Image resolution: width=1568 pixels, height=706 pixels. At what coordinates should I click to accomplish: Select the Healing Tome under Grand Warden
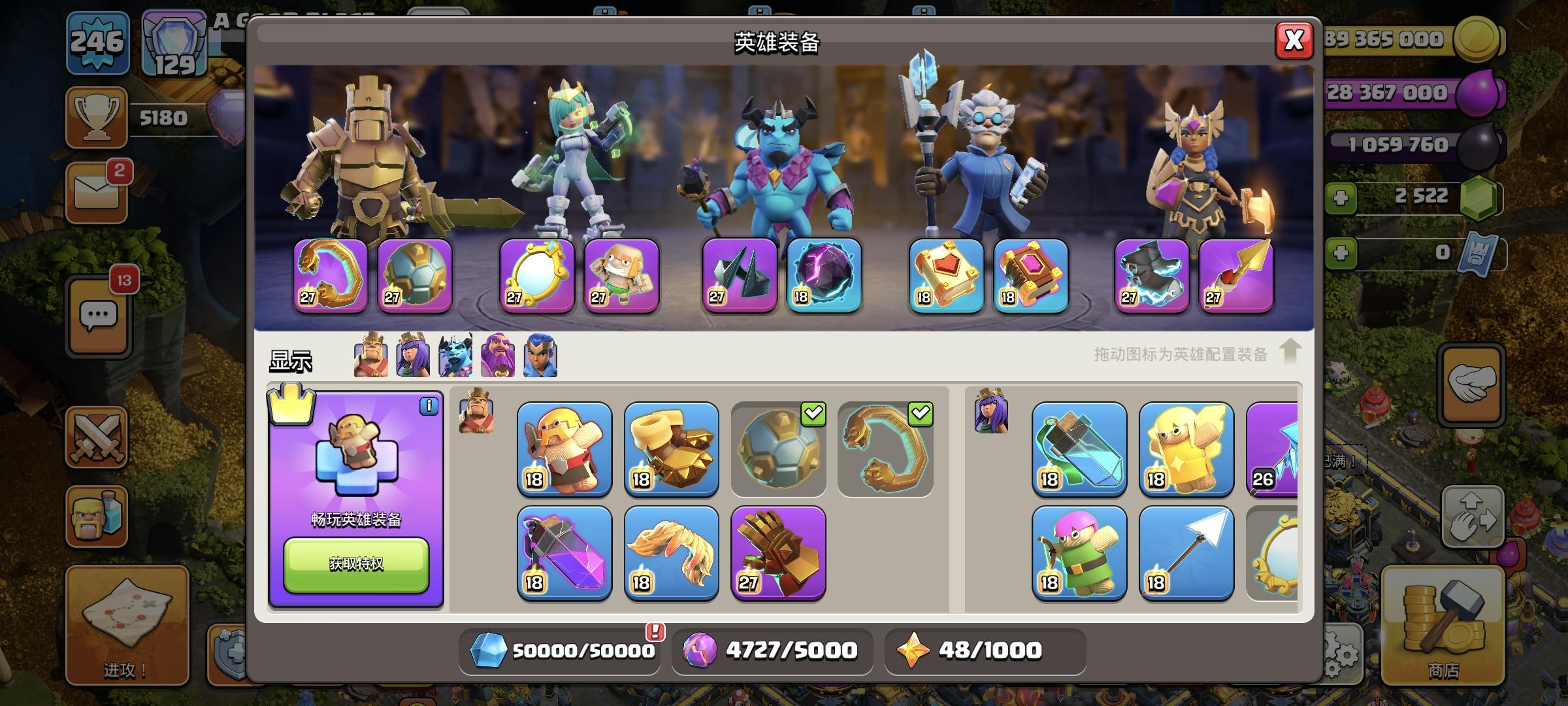(x=942, y=278)
